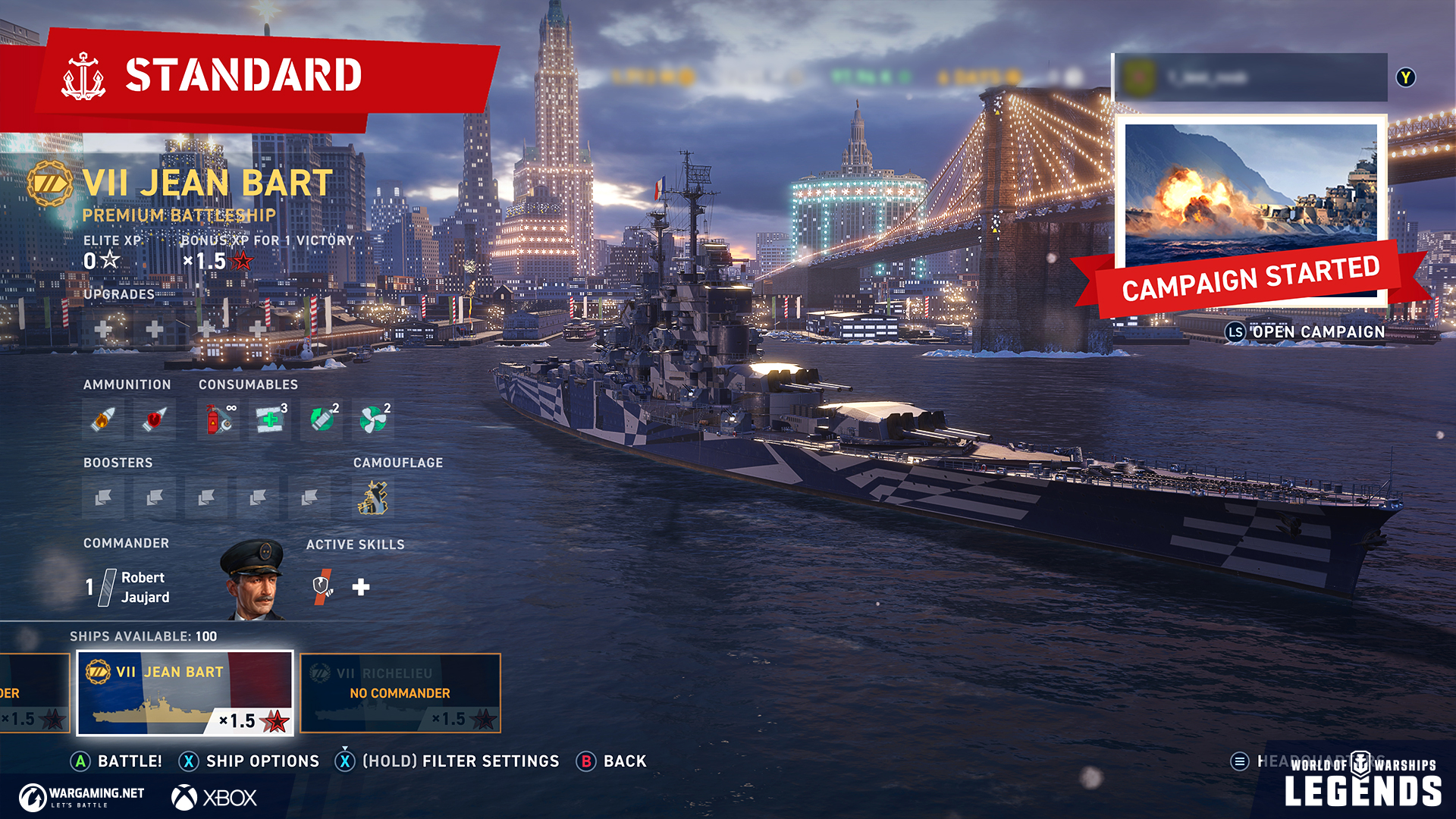Add a new active skill with plus icon
Viewport: 1456px width, 819px height.
coord(361,587)
